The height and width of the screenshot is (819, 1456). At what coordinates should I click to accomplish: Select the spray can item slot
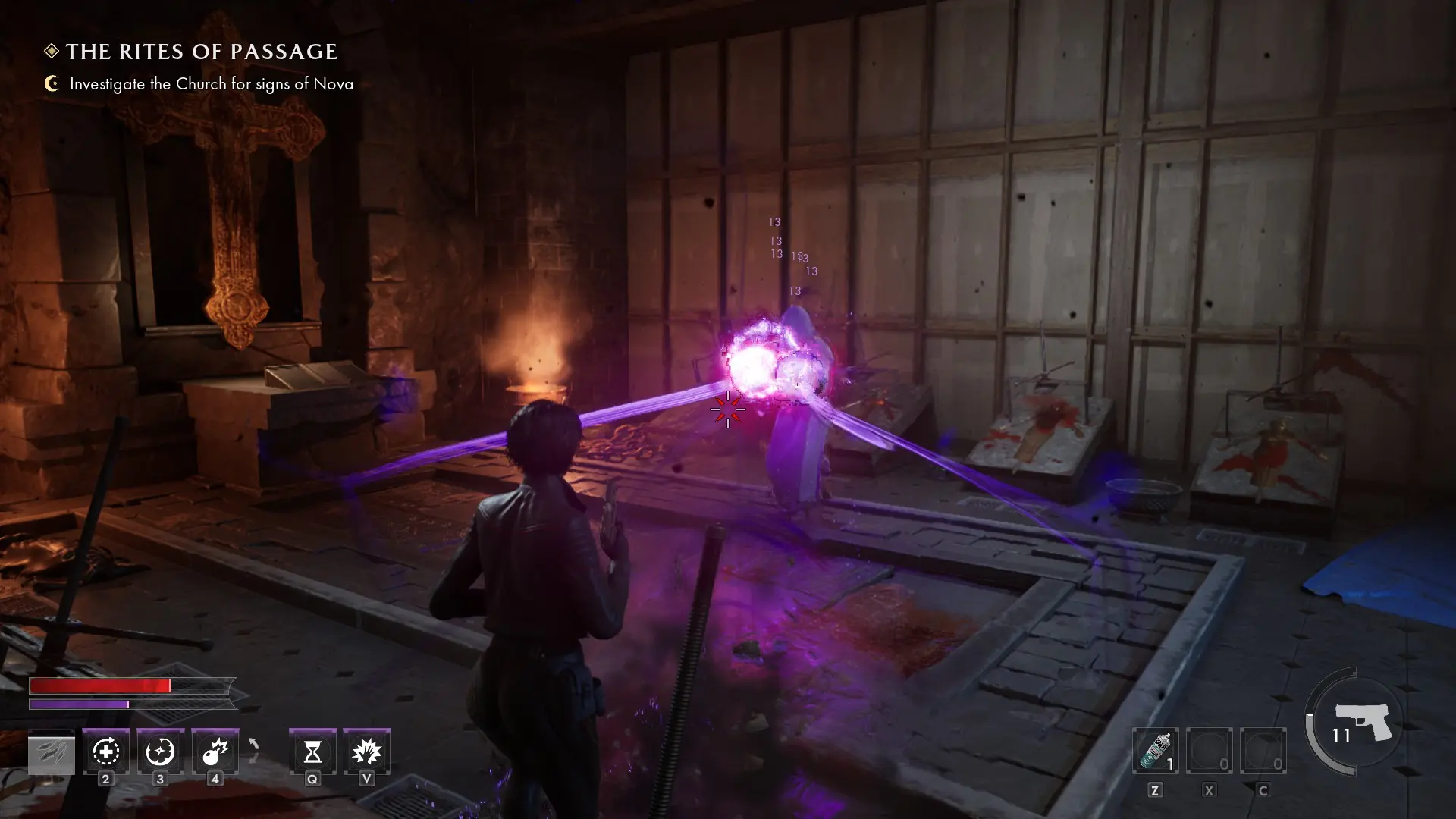(x=1155, y=752)
